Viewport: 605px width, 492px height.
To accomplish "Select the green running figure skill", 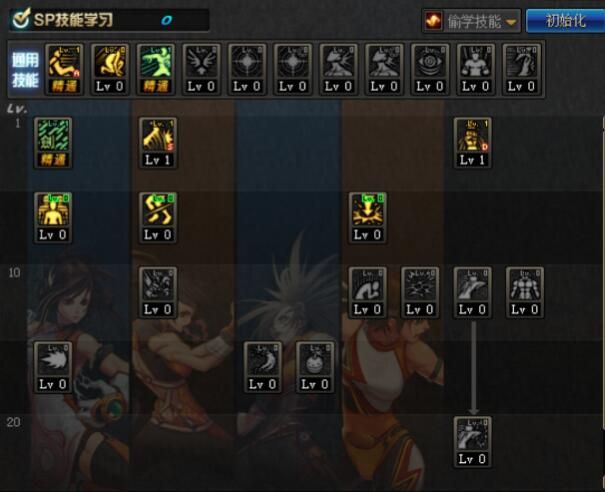I will click(x=154, y=62).
